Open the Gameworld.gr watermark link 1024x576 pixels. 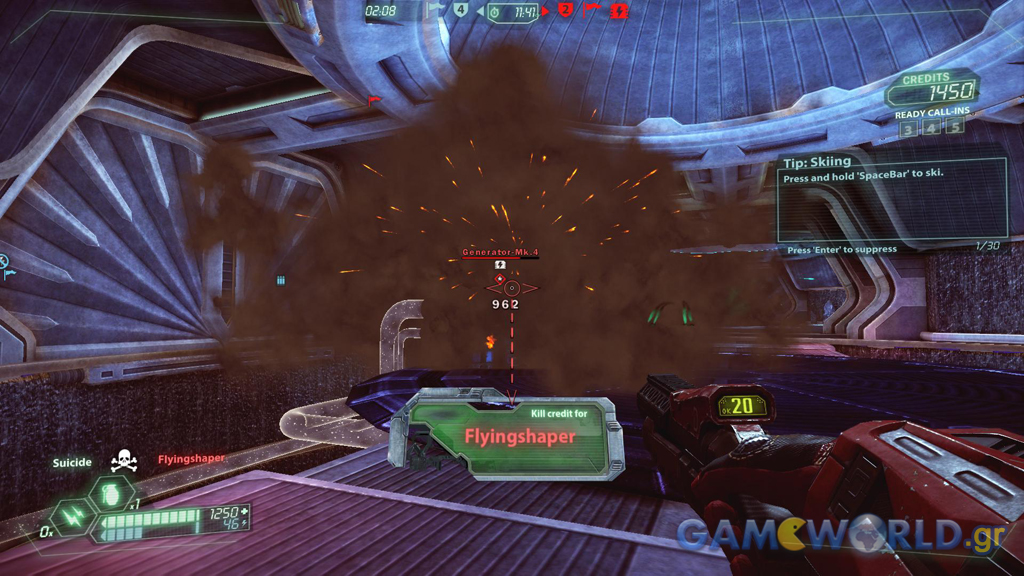(840, 536)
